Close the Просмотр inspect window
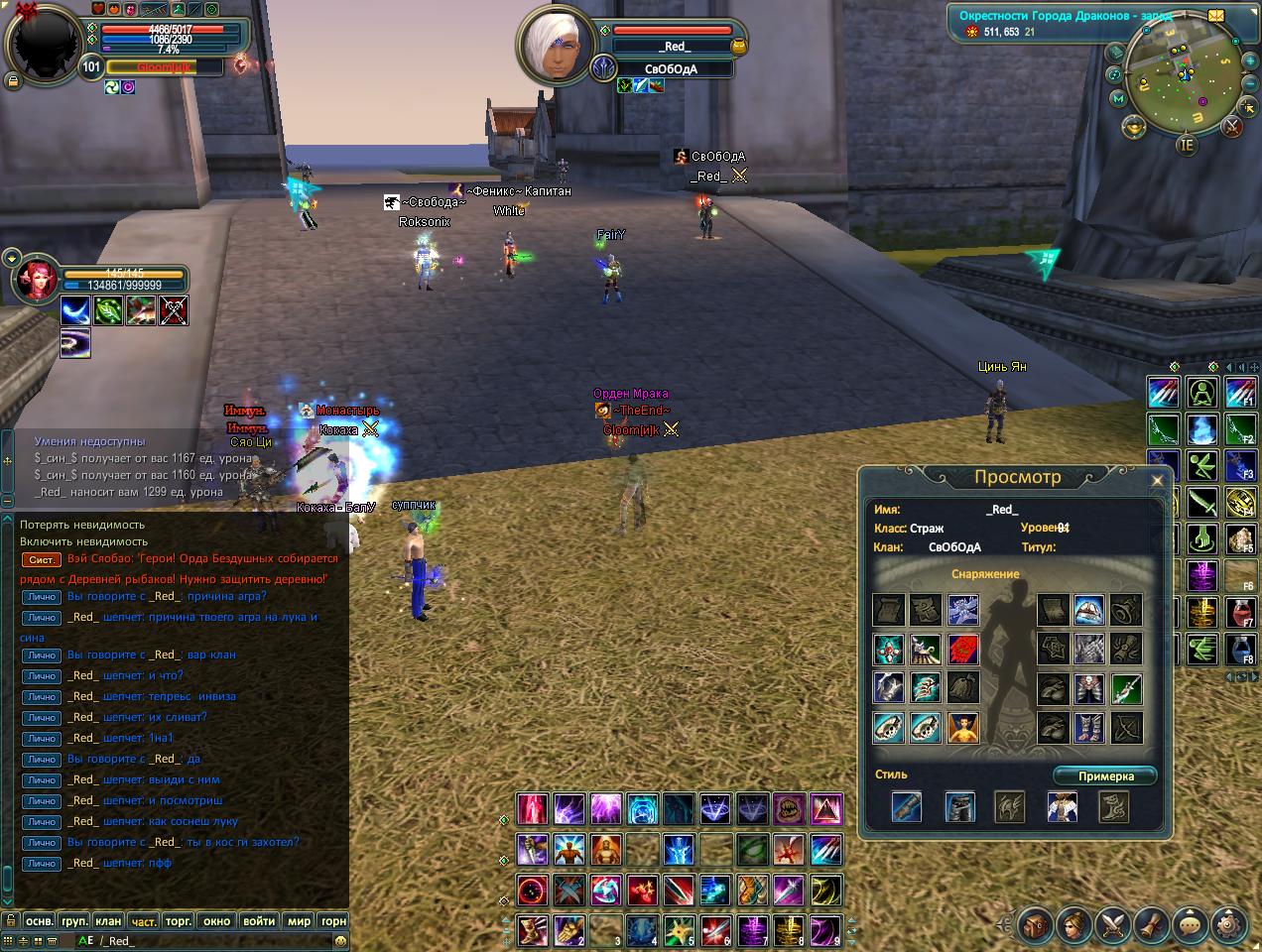 (1156, 481)
